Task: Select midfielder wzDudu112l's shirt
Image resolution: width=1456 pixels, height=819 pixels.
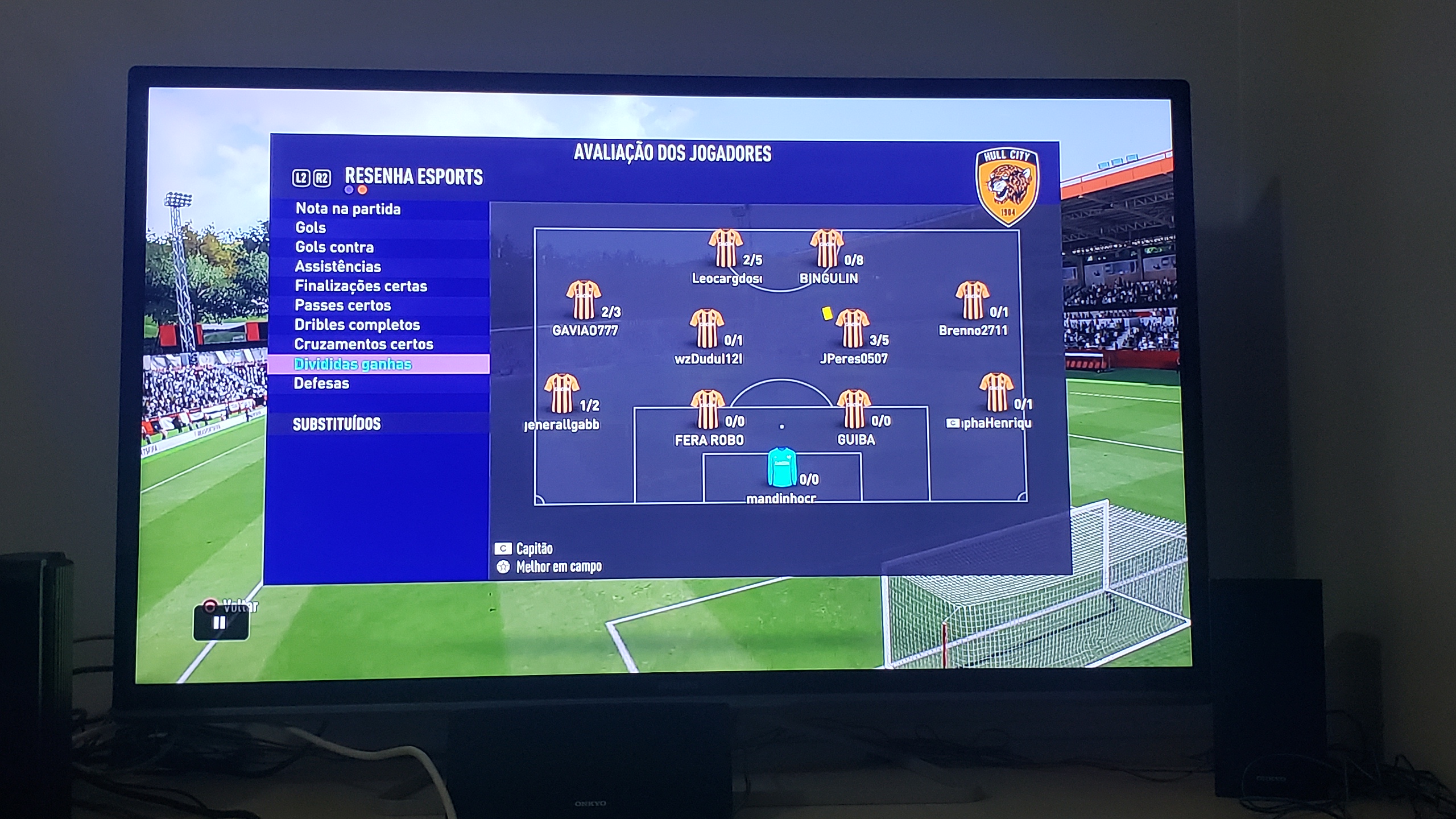Action: pyautogui.click(x=706, y=329)
